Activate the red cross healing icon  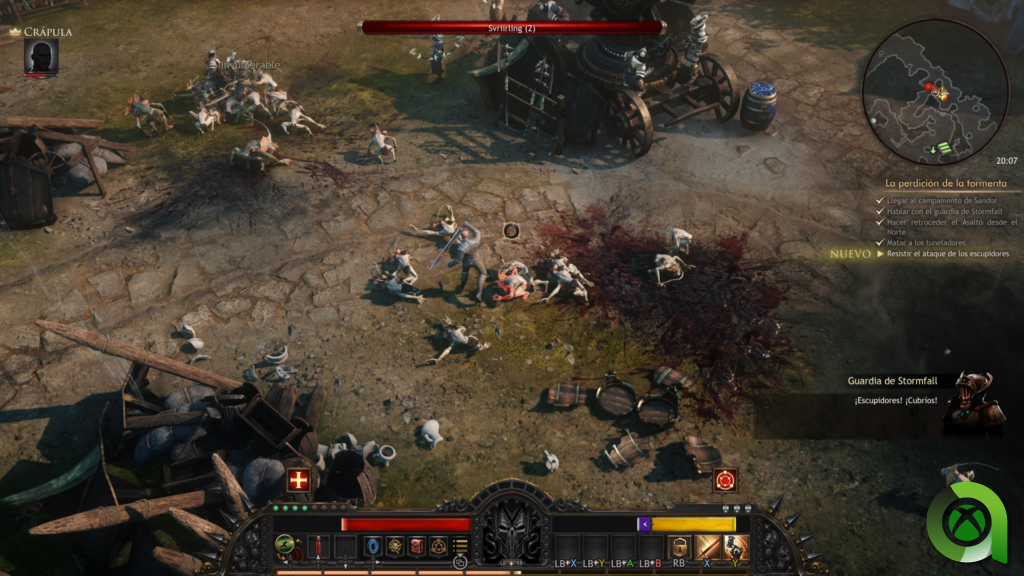click(298, 479)
